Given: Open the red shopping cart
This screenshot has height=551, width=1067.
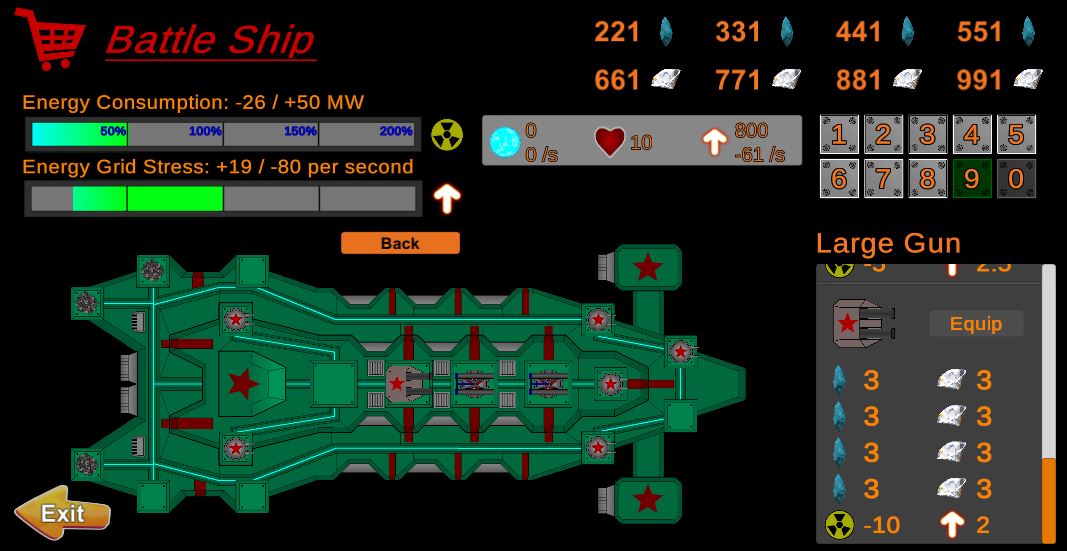Looking at the screenshot, I should click(49, 39).
